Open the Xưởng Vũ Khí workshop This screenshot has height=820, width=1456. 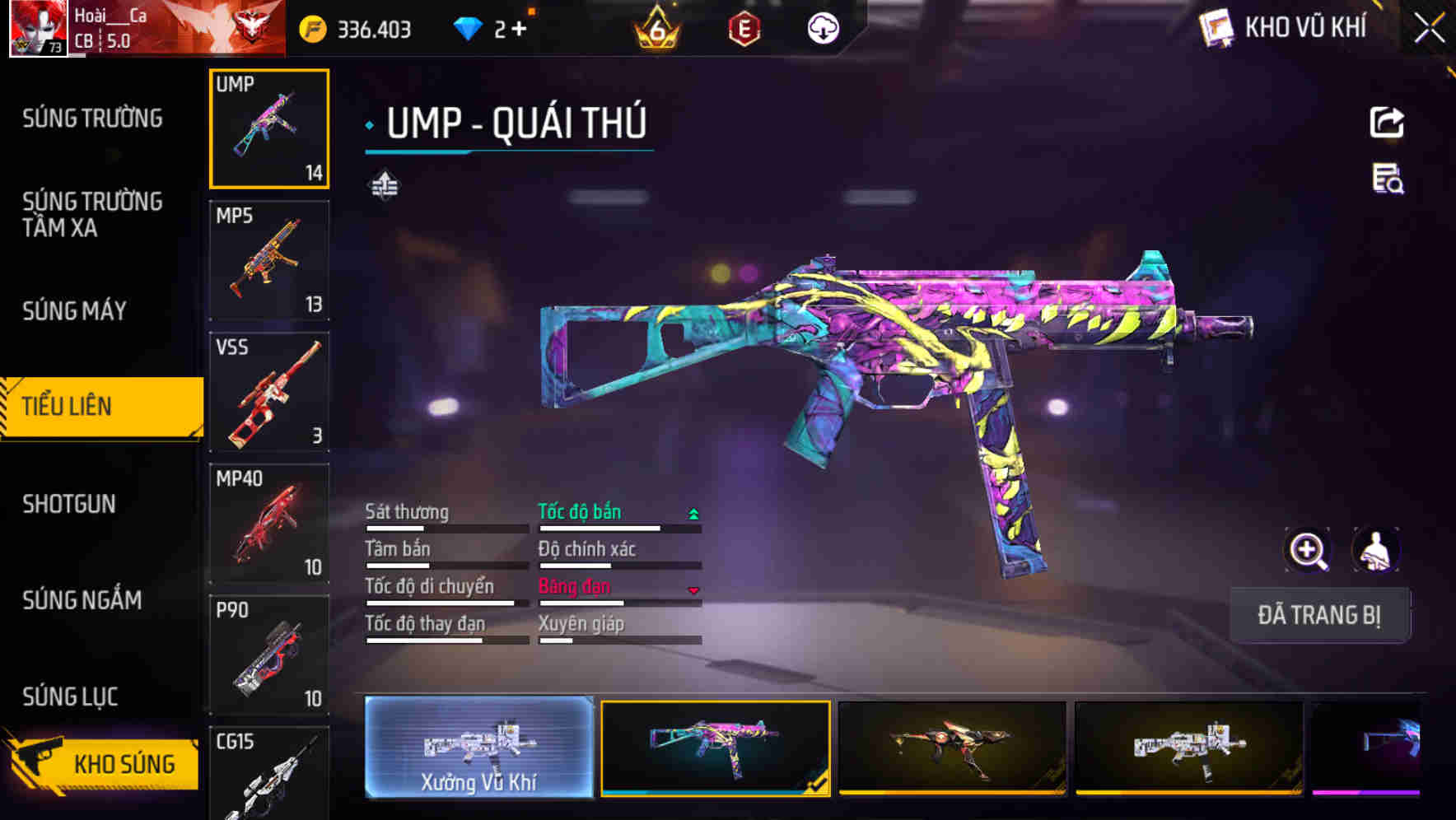478,748
